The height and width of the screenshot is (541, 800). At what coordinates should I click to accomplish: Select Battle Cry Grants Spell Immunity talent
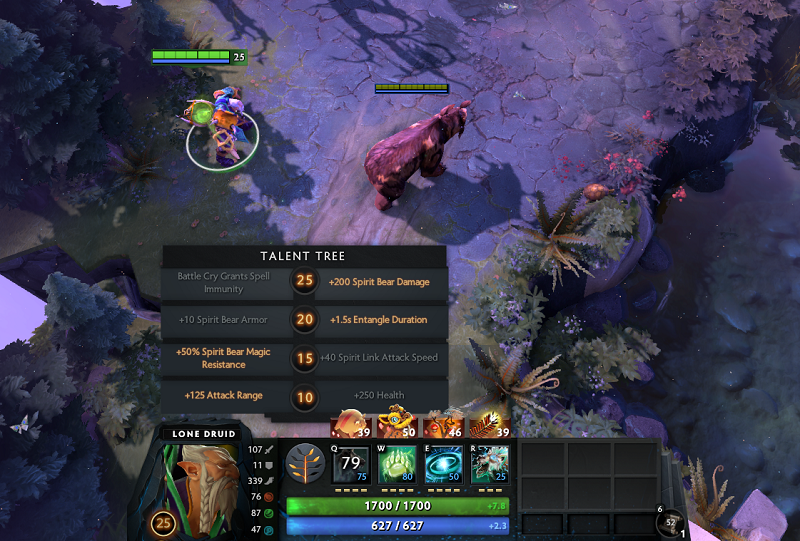tap(224, 282)
